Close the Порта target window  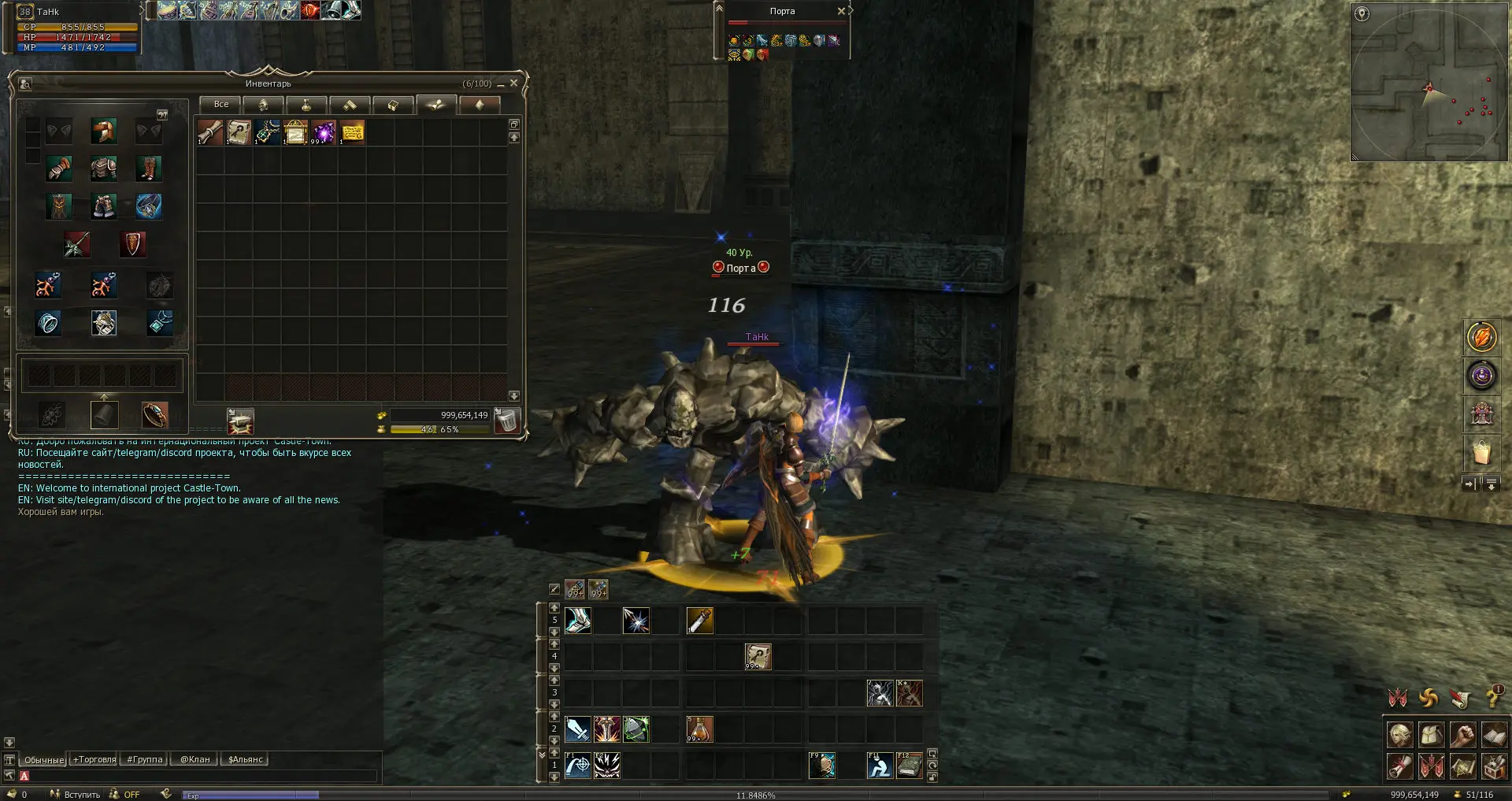[841, 11]
